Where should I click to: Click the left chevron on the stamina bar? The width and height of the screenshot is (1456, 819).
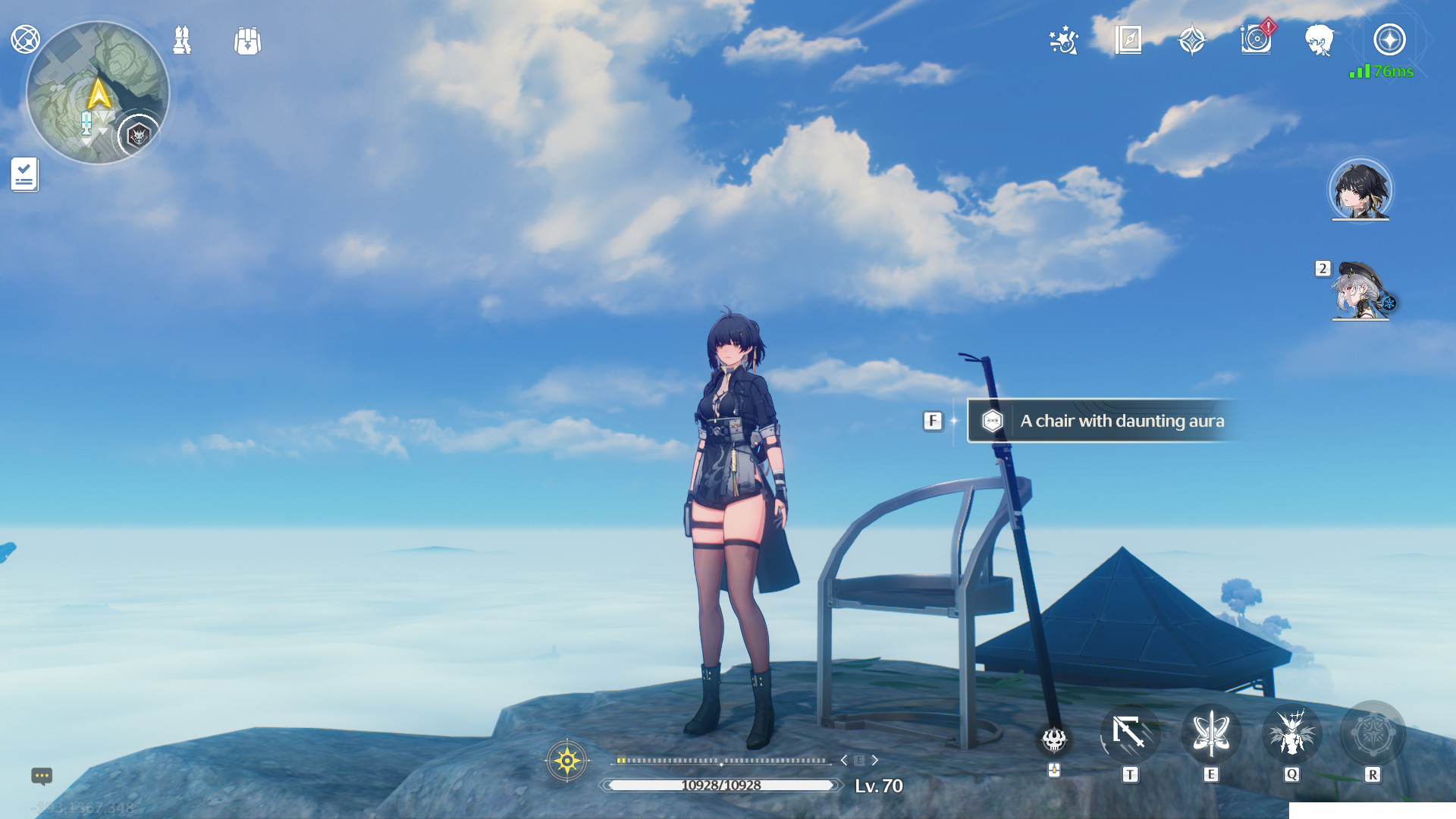[x=845, y=759]
